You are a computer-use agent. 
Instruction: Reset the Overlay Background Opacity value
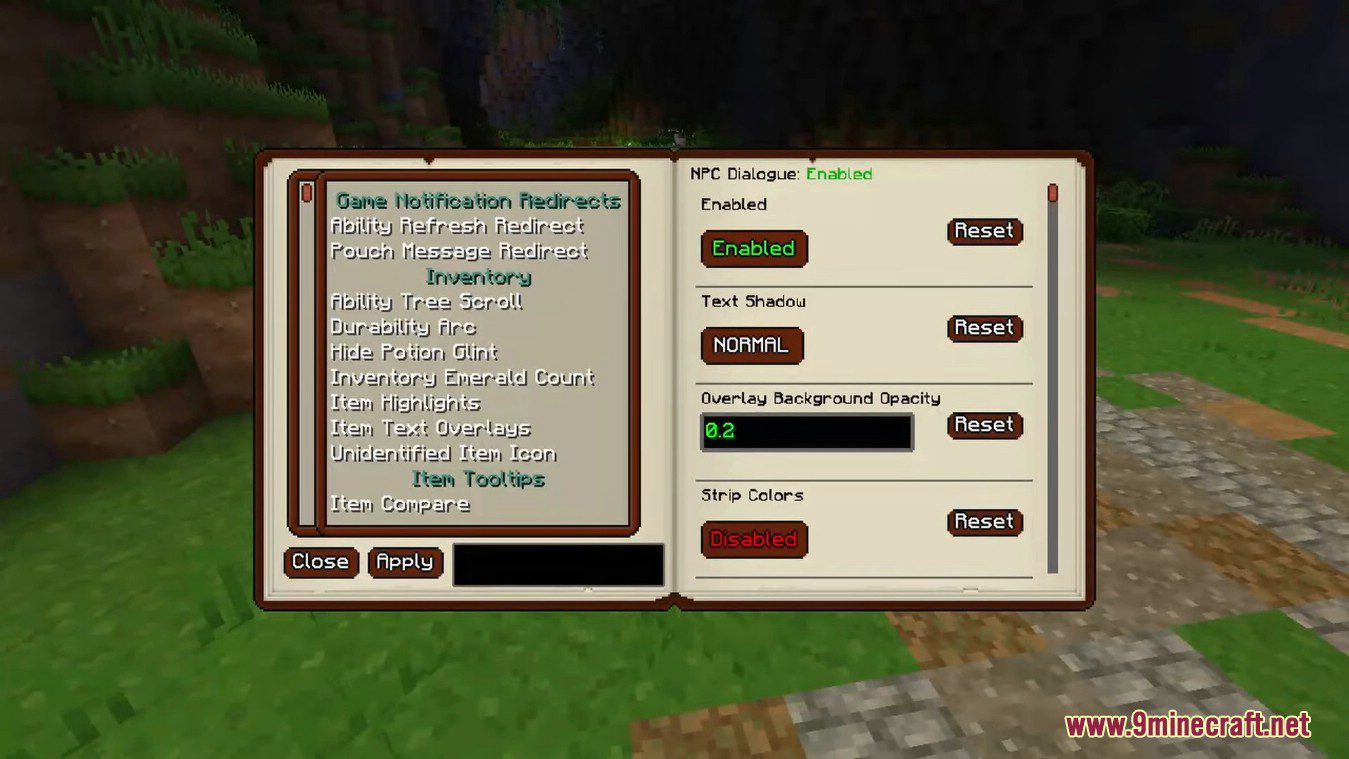[984, 425]
